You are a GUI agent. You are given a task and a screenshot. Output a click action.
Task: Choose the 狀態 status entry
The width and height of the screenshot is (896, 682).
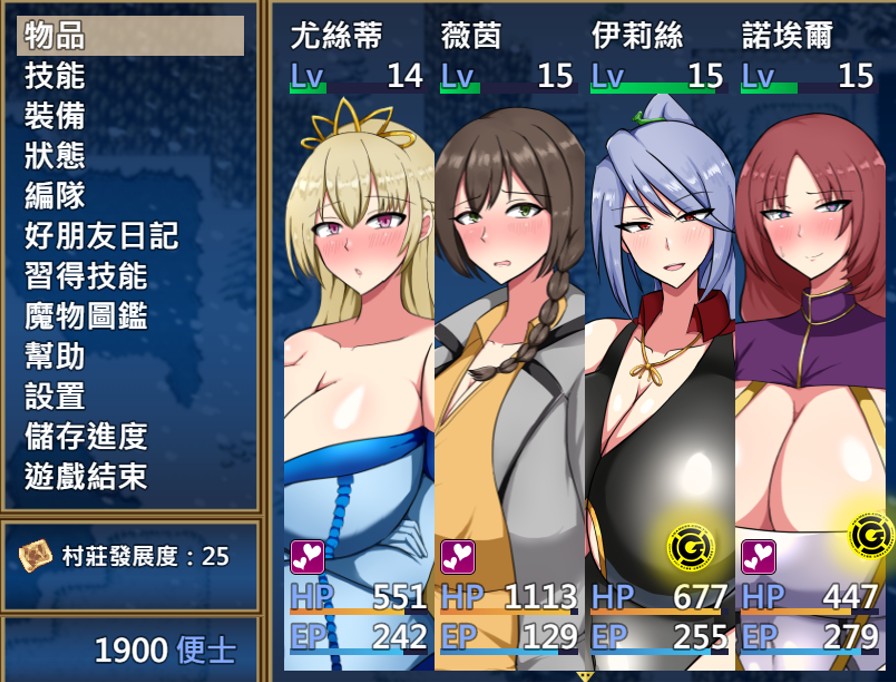(x=130, y=156)
